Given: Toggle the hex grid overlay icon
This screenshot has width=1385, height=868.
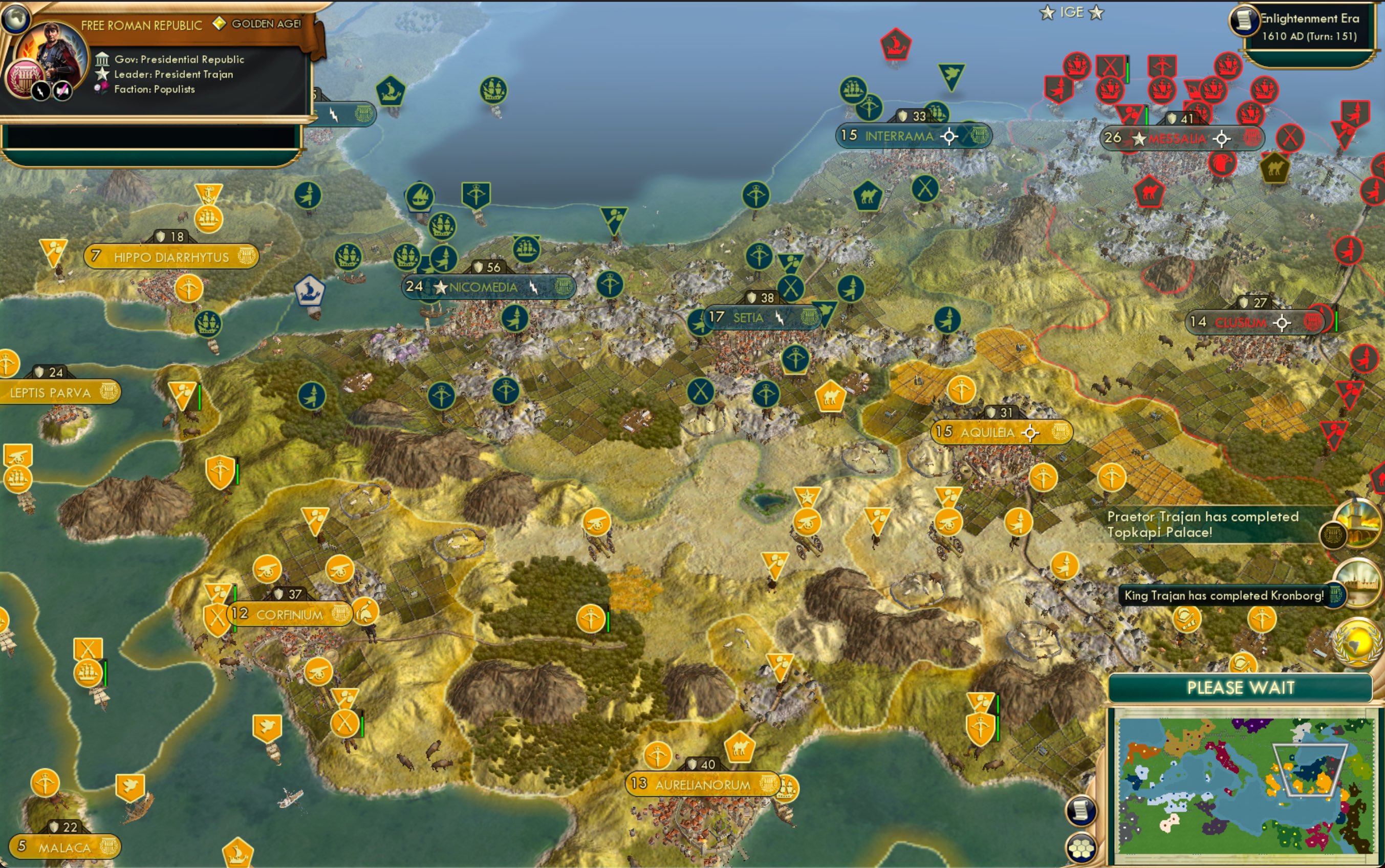Looking at the screenshot, I should (1081, 849).
